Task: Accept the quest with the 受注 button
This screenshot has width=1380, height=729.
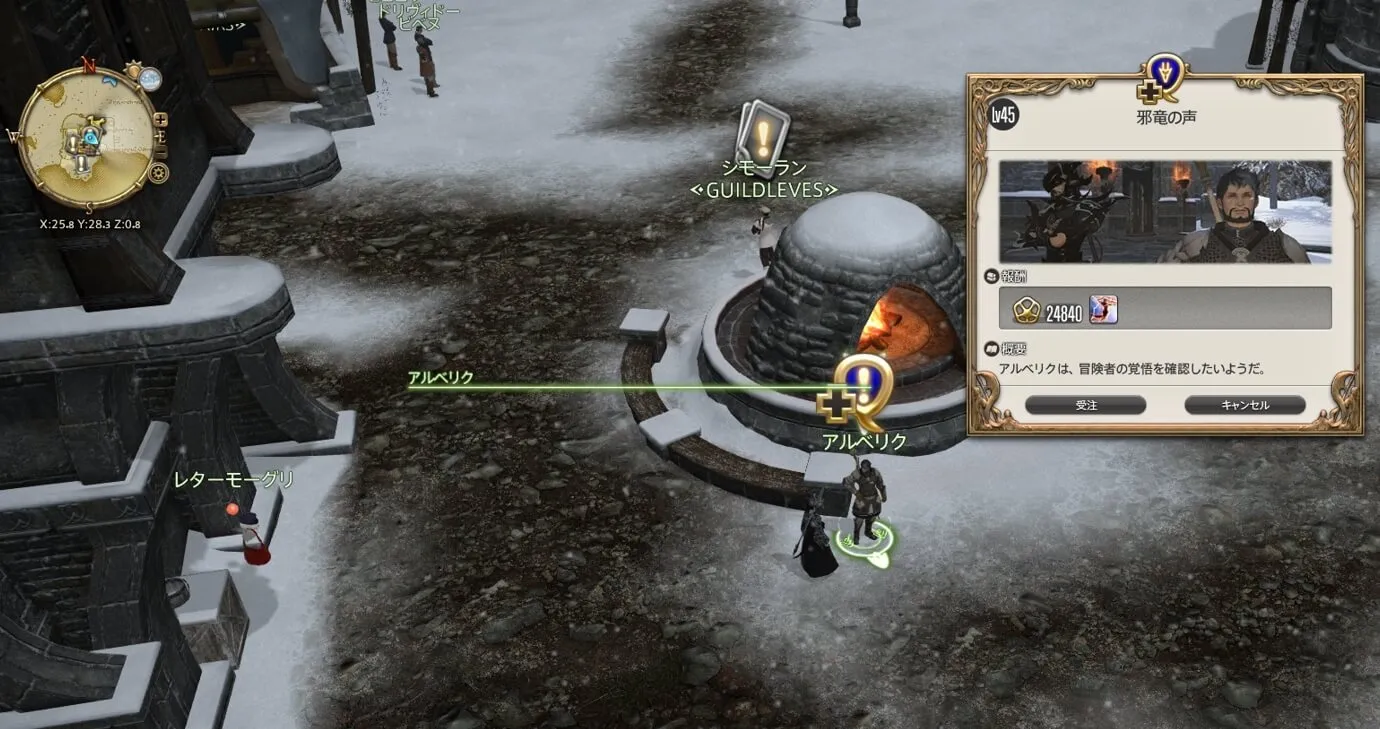Action: 1085,405
